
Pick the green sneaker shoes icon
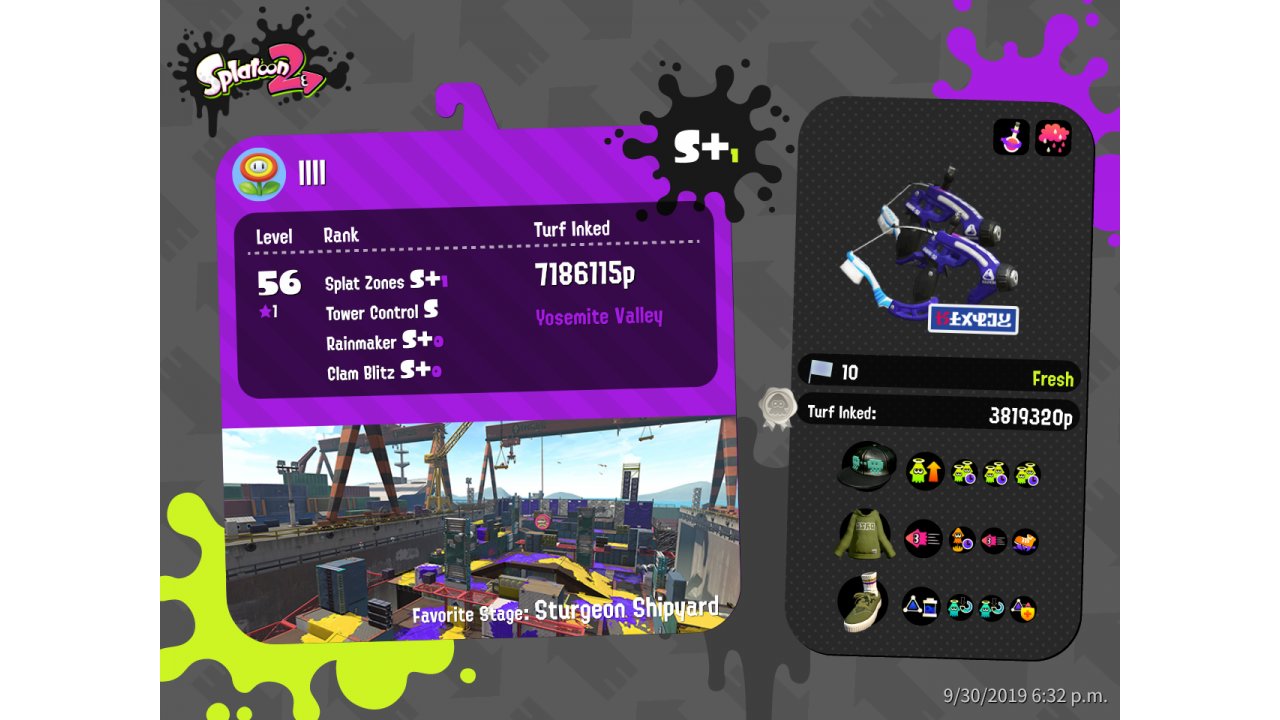click(863, 605)
